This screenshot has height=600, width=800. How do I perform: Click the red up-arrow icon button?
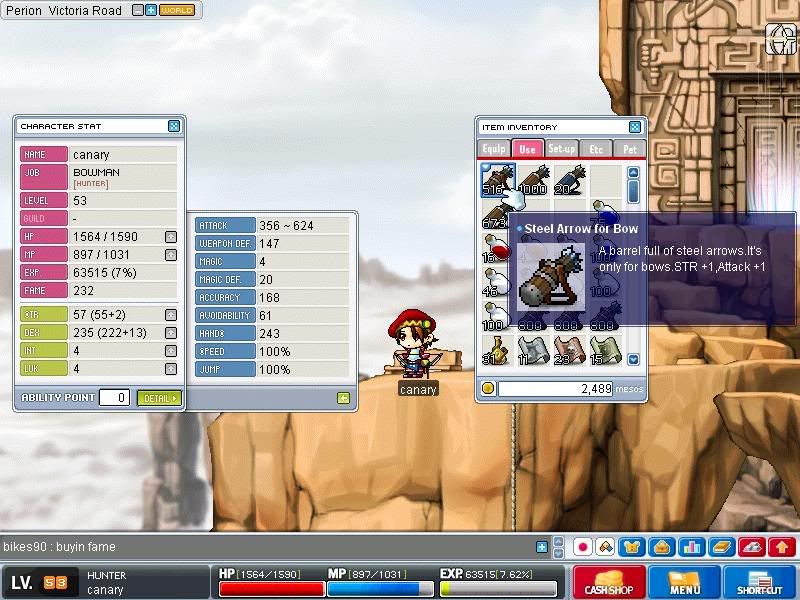coord(782,547)
